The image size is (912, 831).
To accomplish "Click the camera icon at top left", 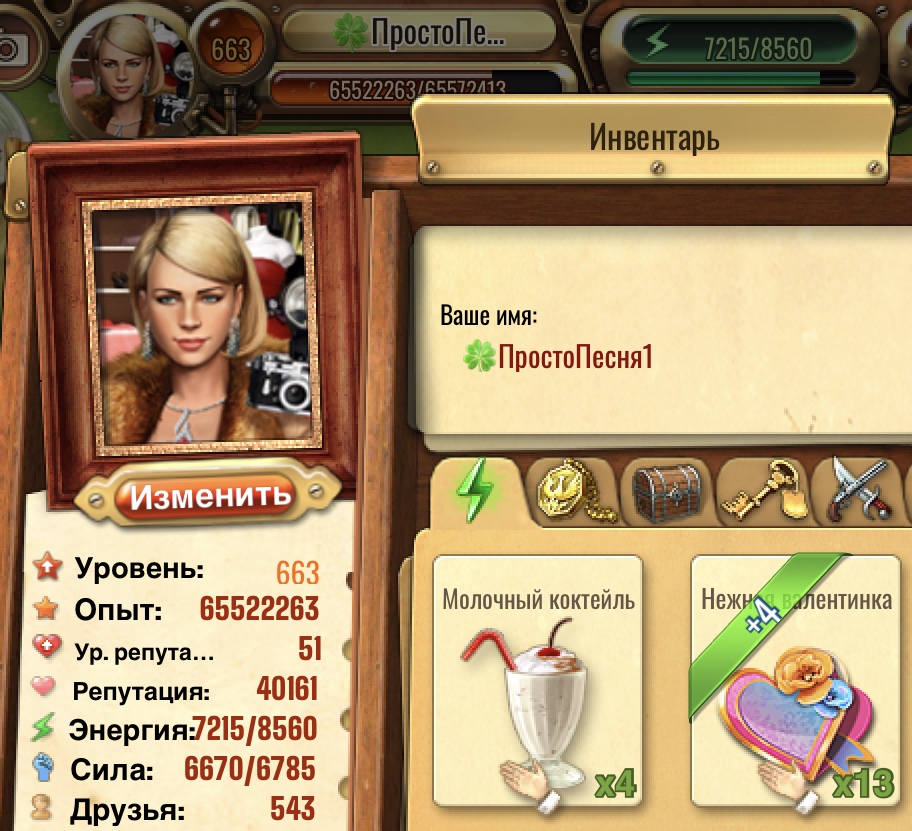I will point(12,47).
